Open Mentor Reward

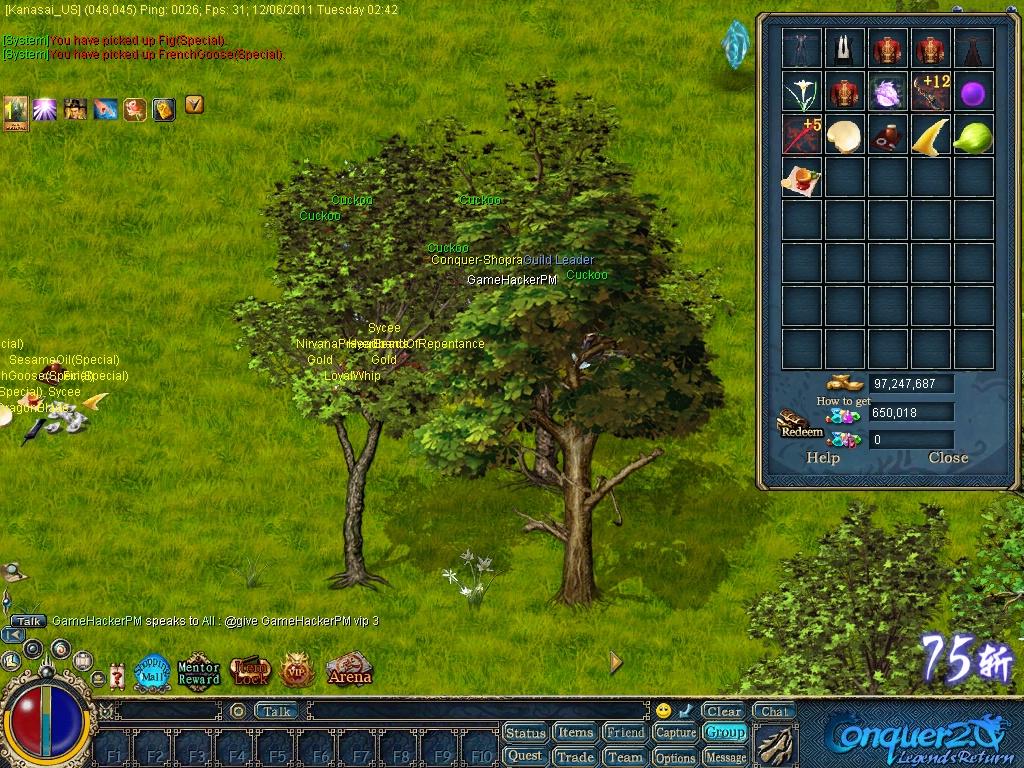coord(198,672)
